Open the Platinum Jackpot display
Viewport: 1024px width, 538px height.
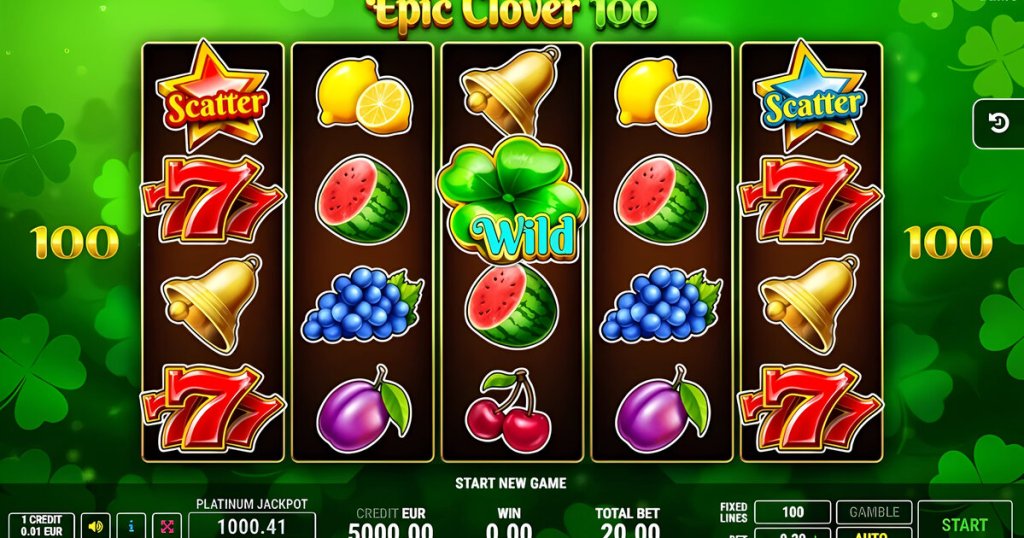(x=252, y=523)
